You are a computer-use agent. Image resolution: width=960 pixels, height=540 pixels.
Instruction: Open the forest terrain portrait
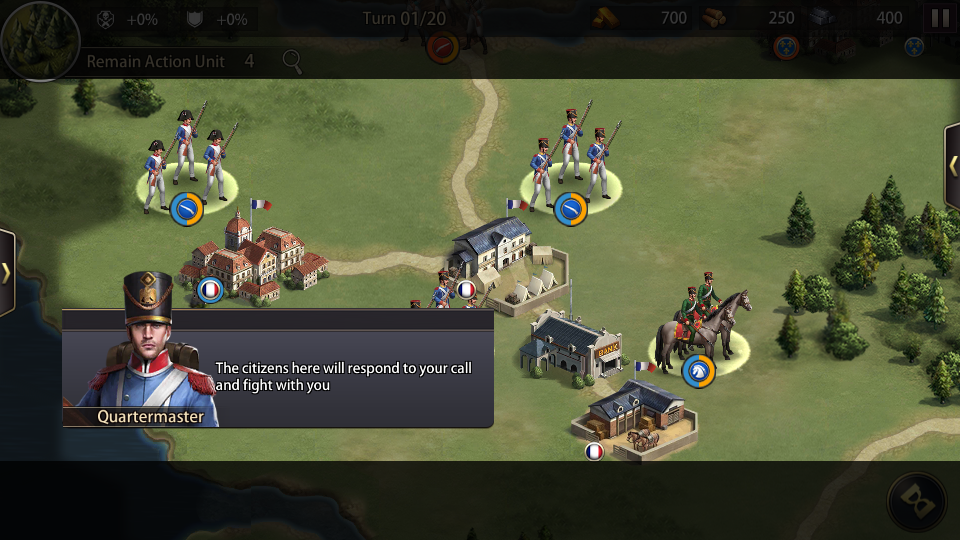38,40
